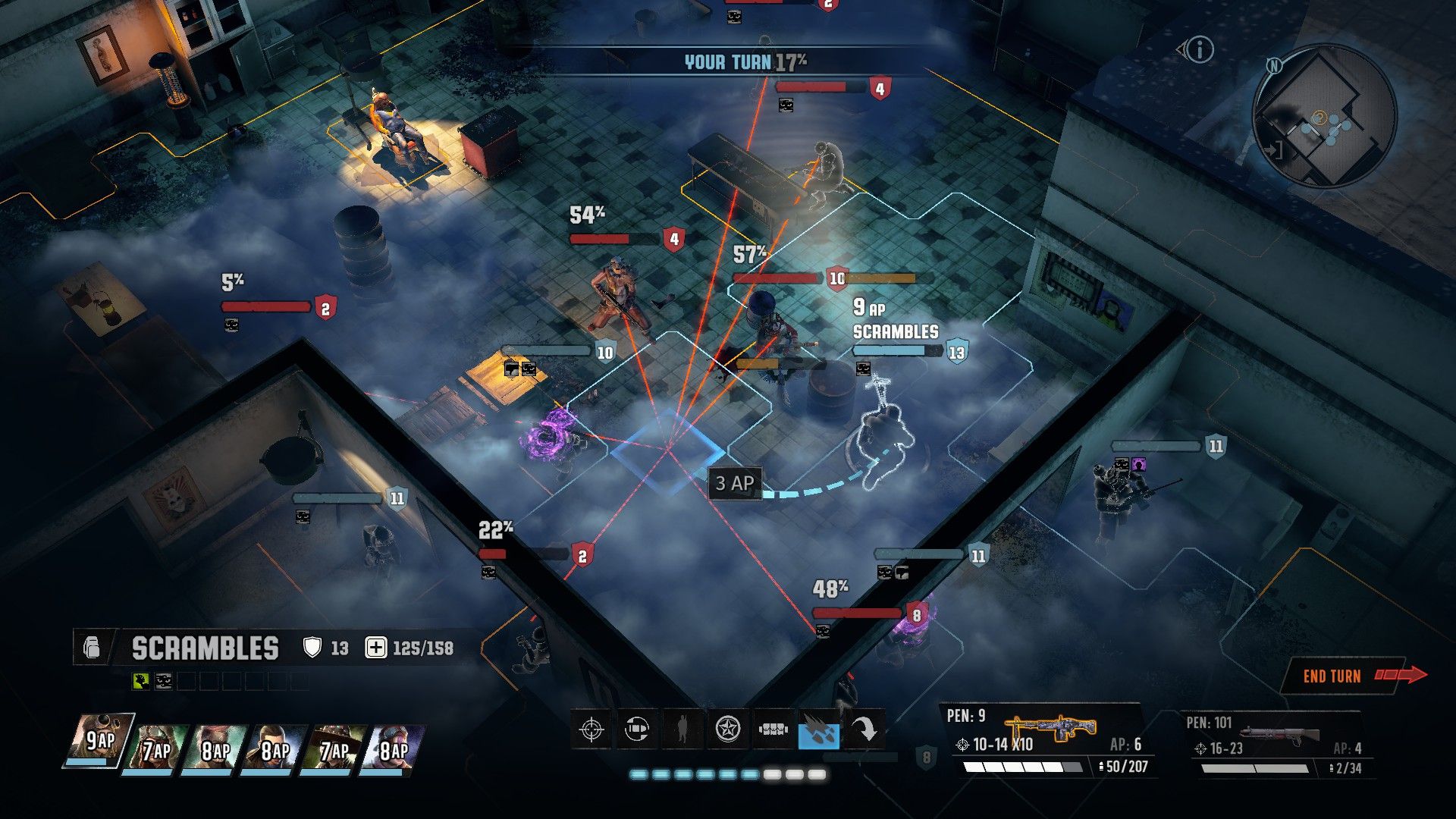Select the targeting reticle attack icon

592,730
